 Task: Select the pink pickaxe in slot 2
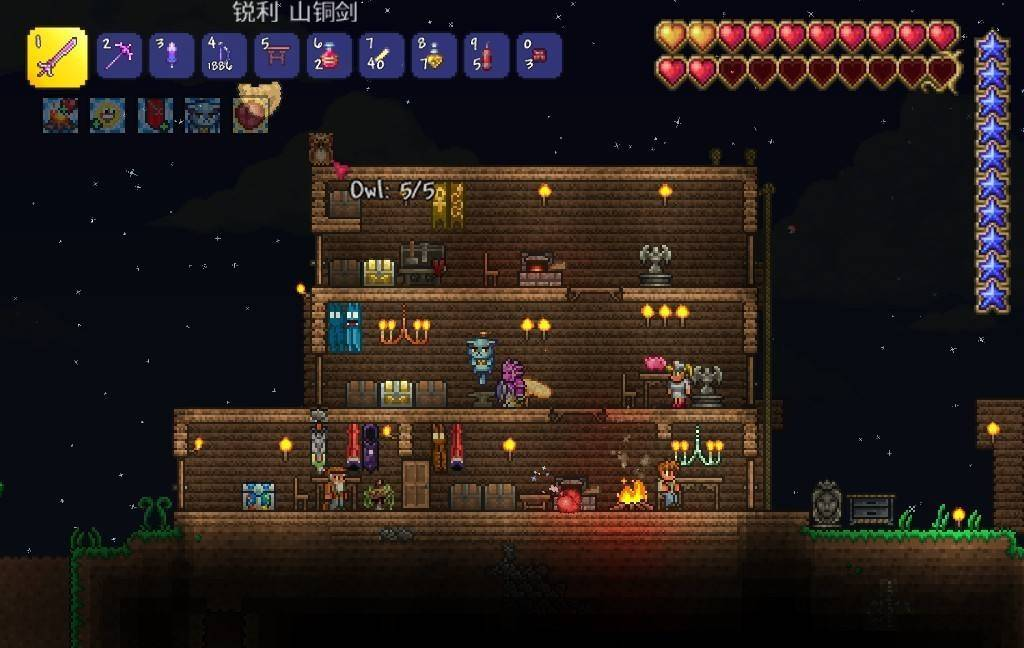119,56
